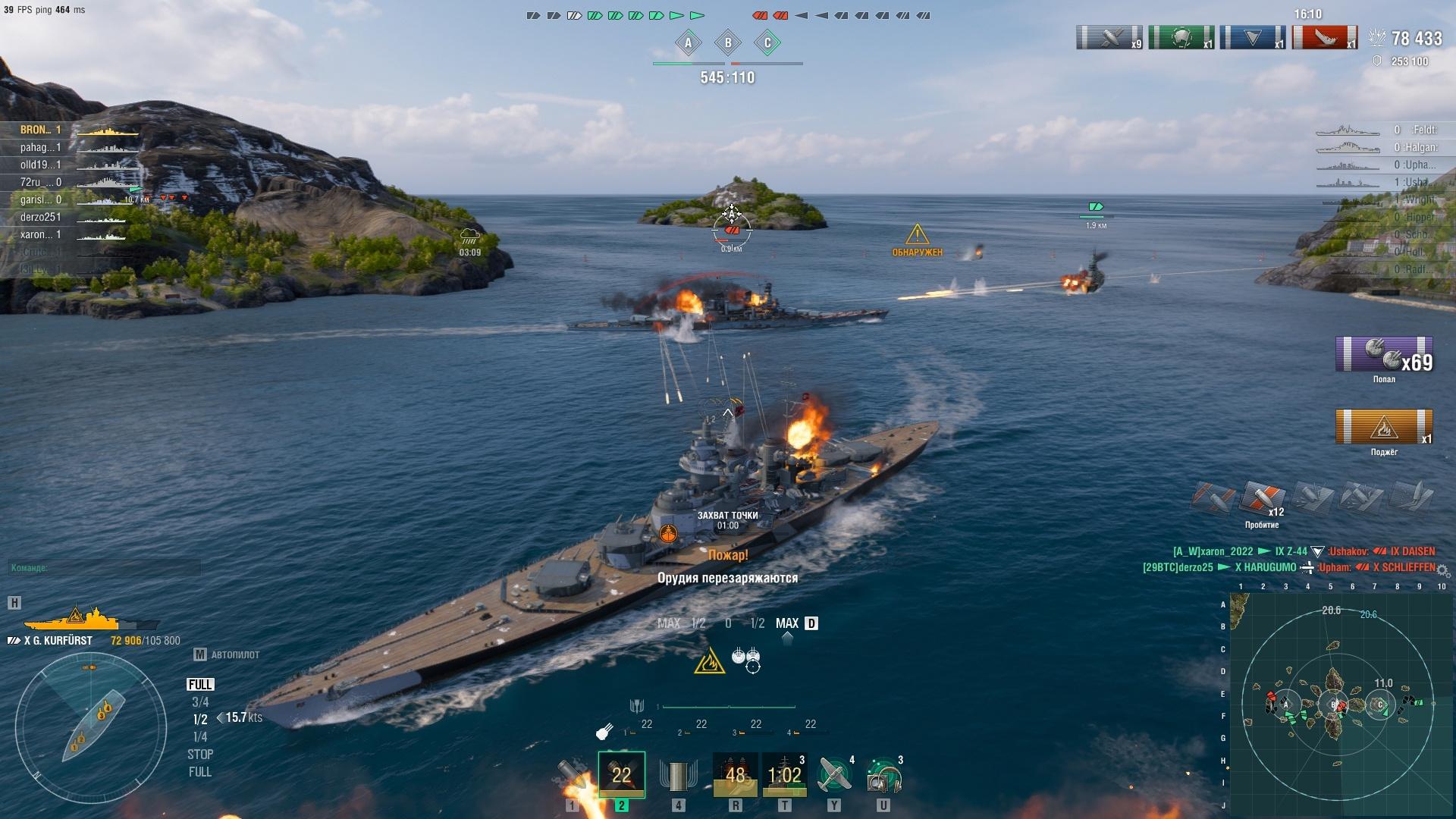Image resolution: width=1456 pixels, height=819 pixels.
Task: Select the active HE shell slot
Action: click(x=621, y=775)
